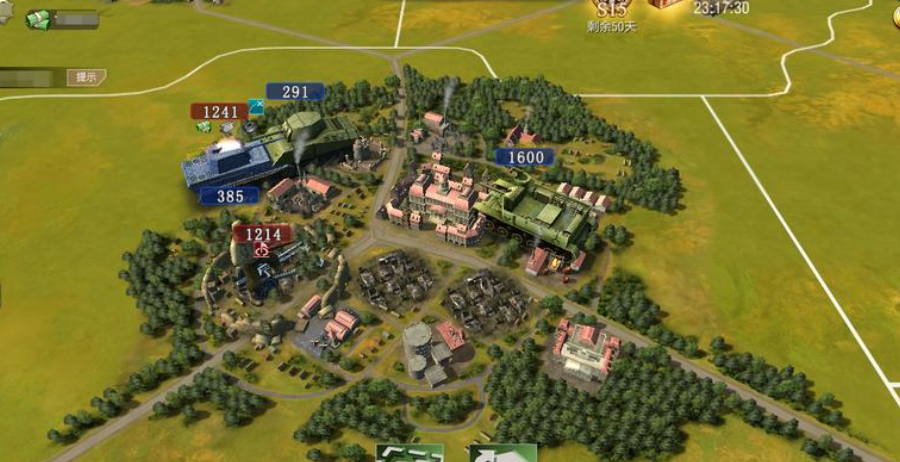The image size is (900, 462).
Task: Open the cash resource panel
Action: [x=60, y=19]
